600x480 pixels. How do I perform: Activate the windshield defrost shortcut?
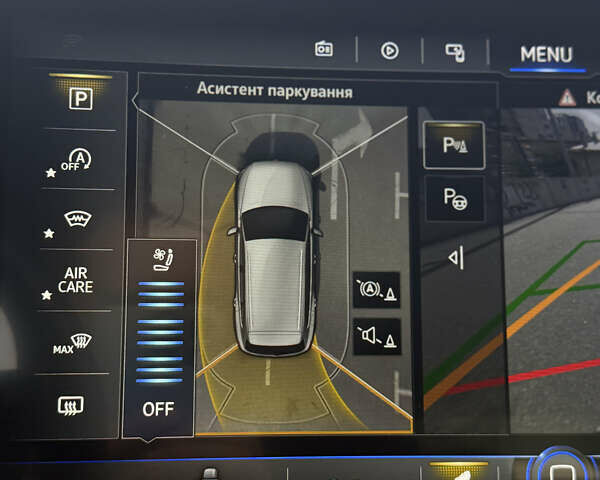tap(80, 221)
